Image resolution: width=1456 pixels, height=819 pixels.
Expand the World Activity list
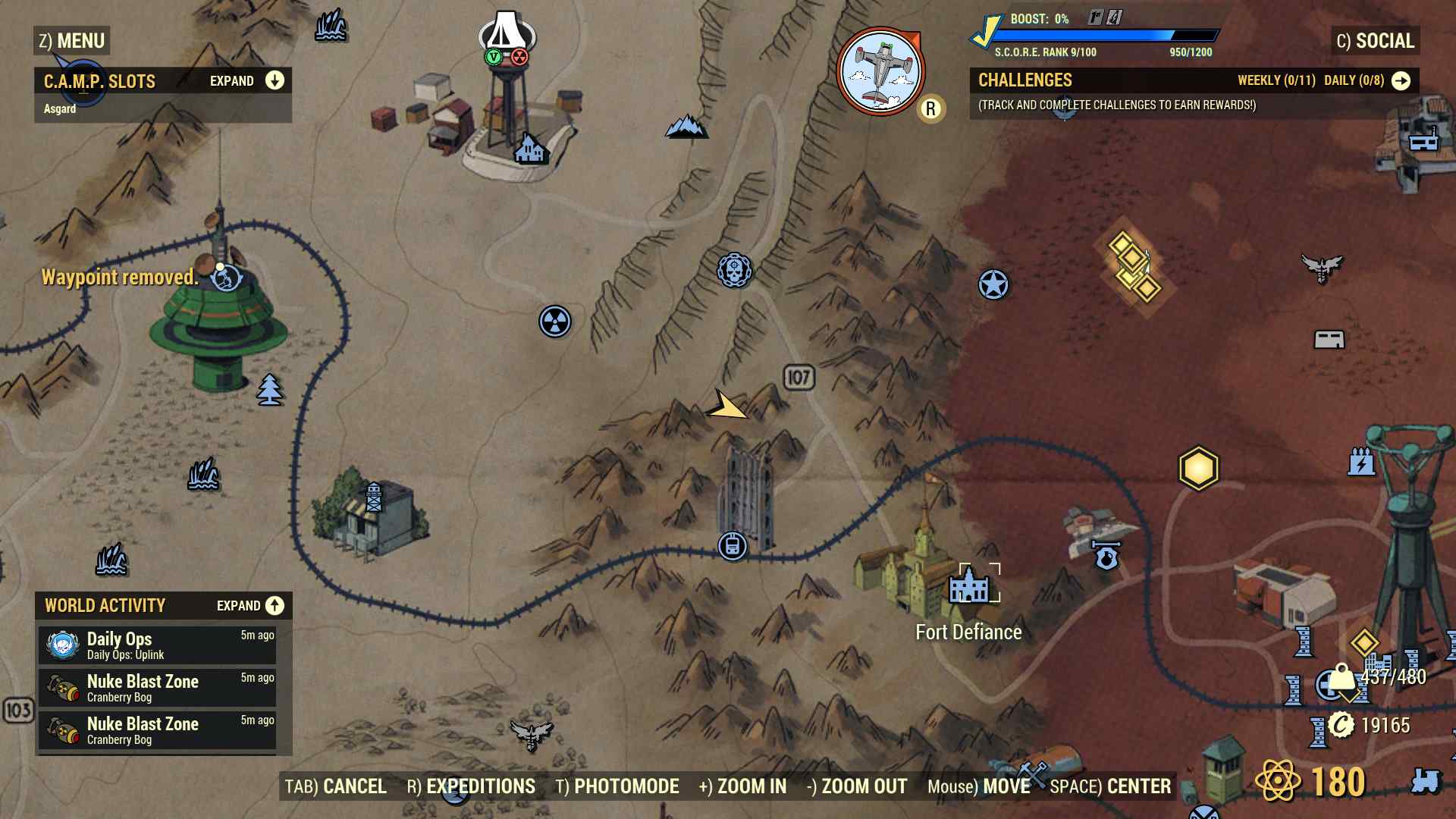pyautogui.click(x=275, y=605)
